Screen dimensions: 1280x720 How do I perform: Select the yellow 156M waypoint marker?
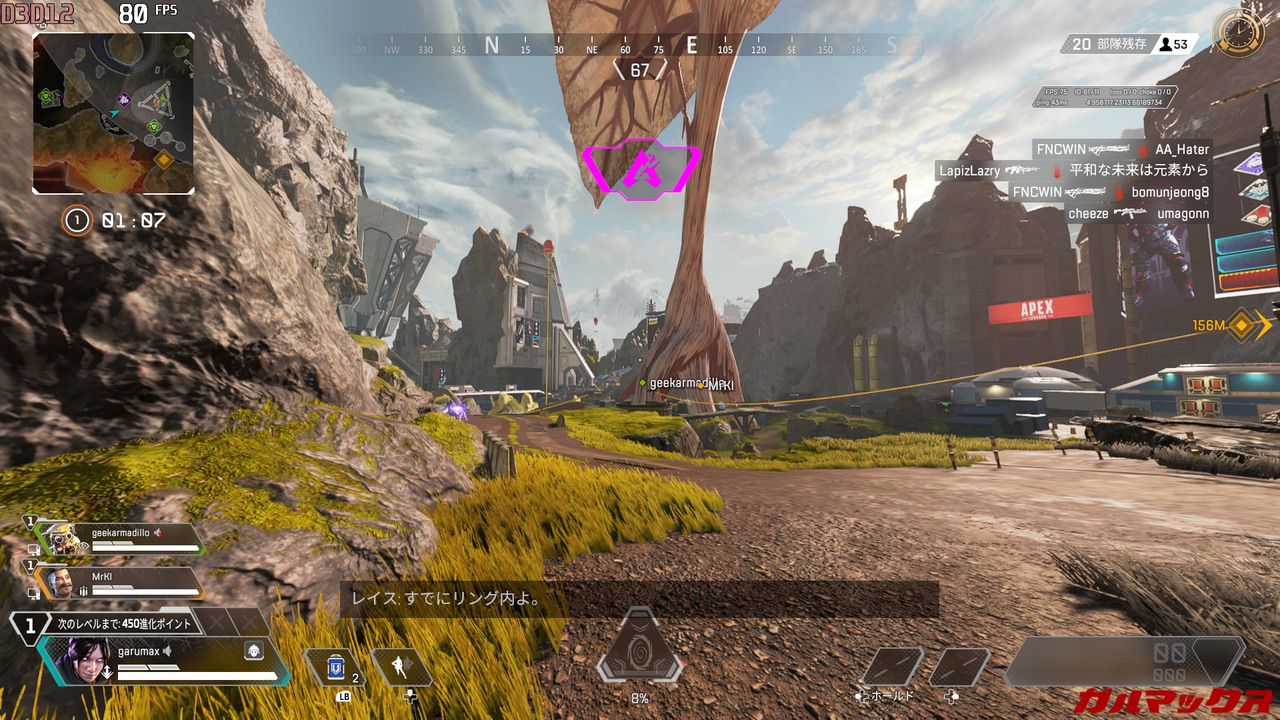pyautogui.click(x=1242, y=325)
